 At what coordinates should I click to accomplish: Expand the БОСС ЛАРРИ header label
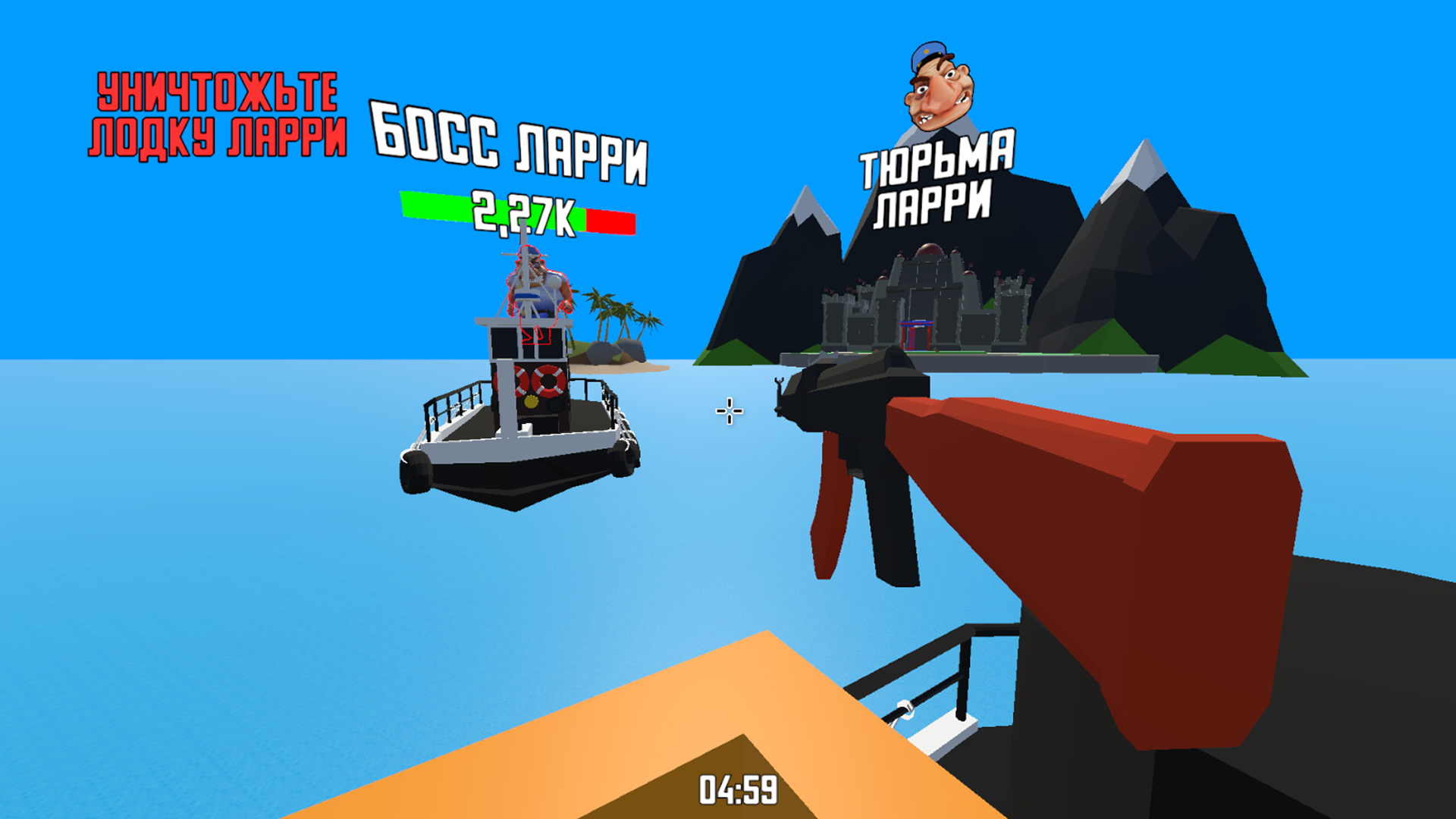pyautogui.click(x=508, y=148)
